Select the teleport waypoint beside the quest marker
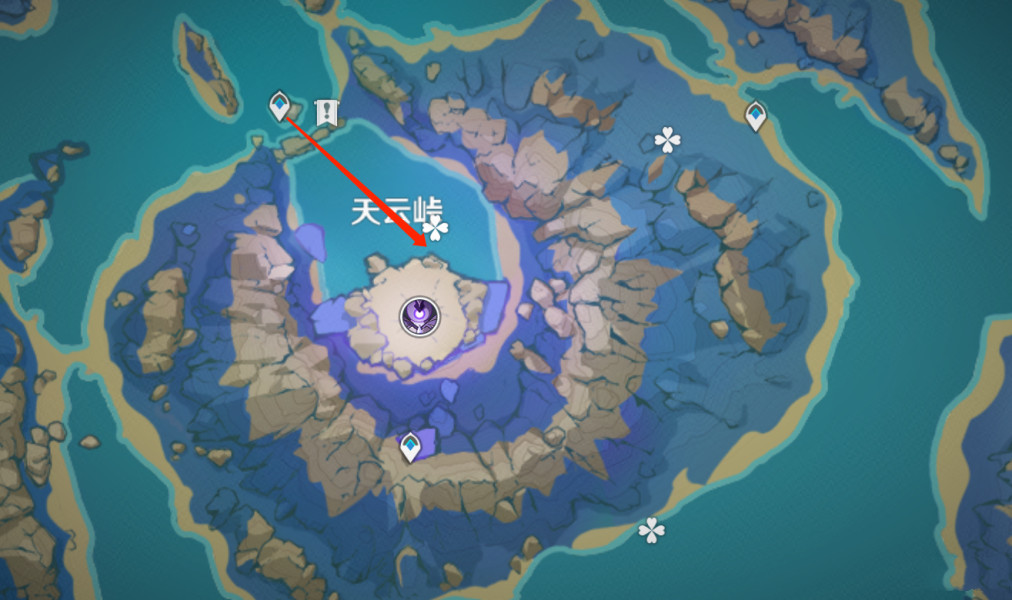The width and height of the screenshot is (1012, 600). tap(280, 105)
